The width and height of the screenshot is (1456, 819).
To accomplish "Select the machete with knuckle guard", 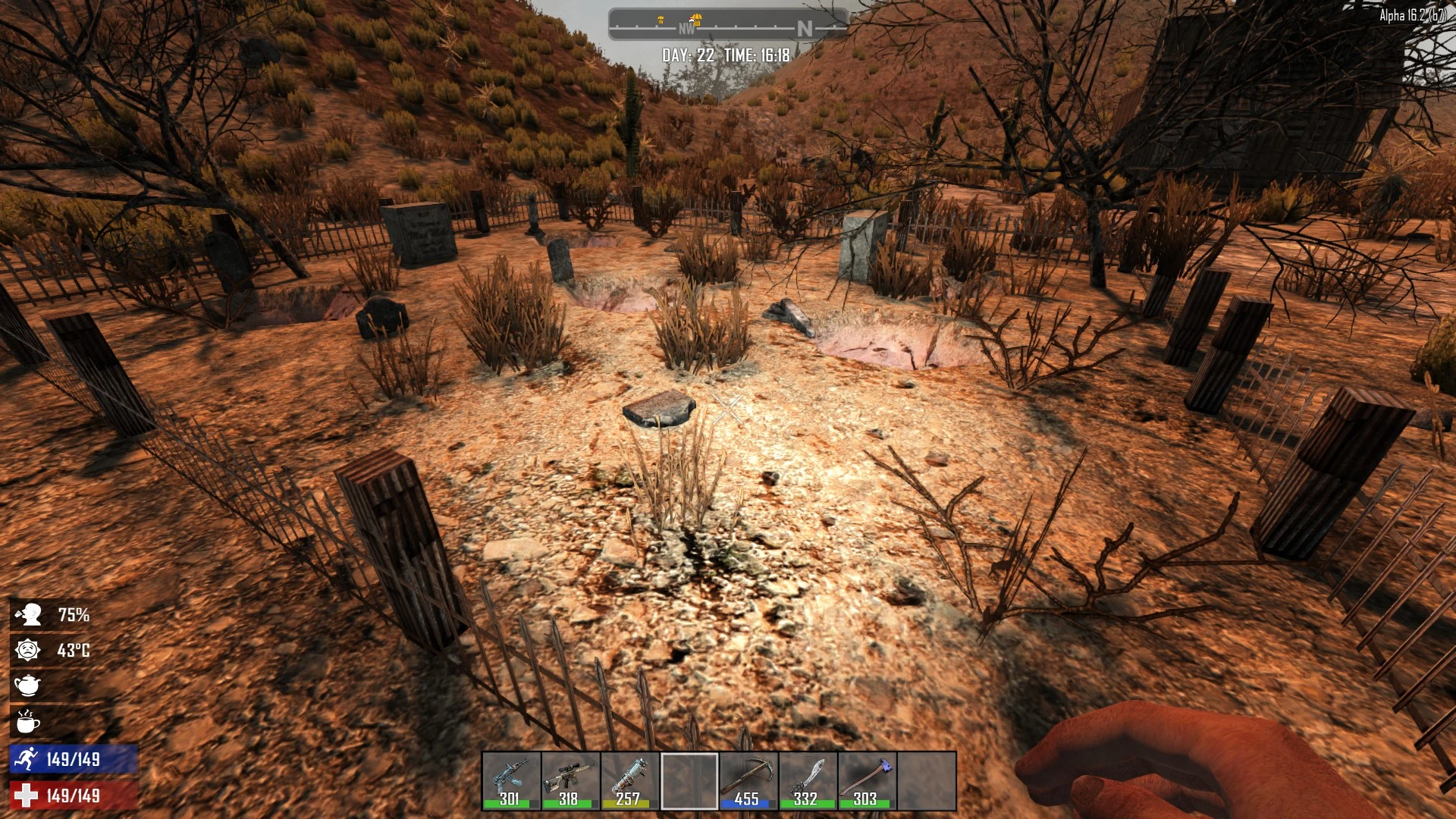I will 807,780.
